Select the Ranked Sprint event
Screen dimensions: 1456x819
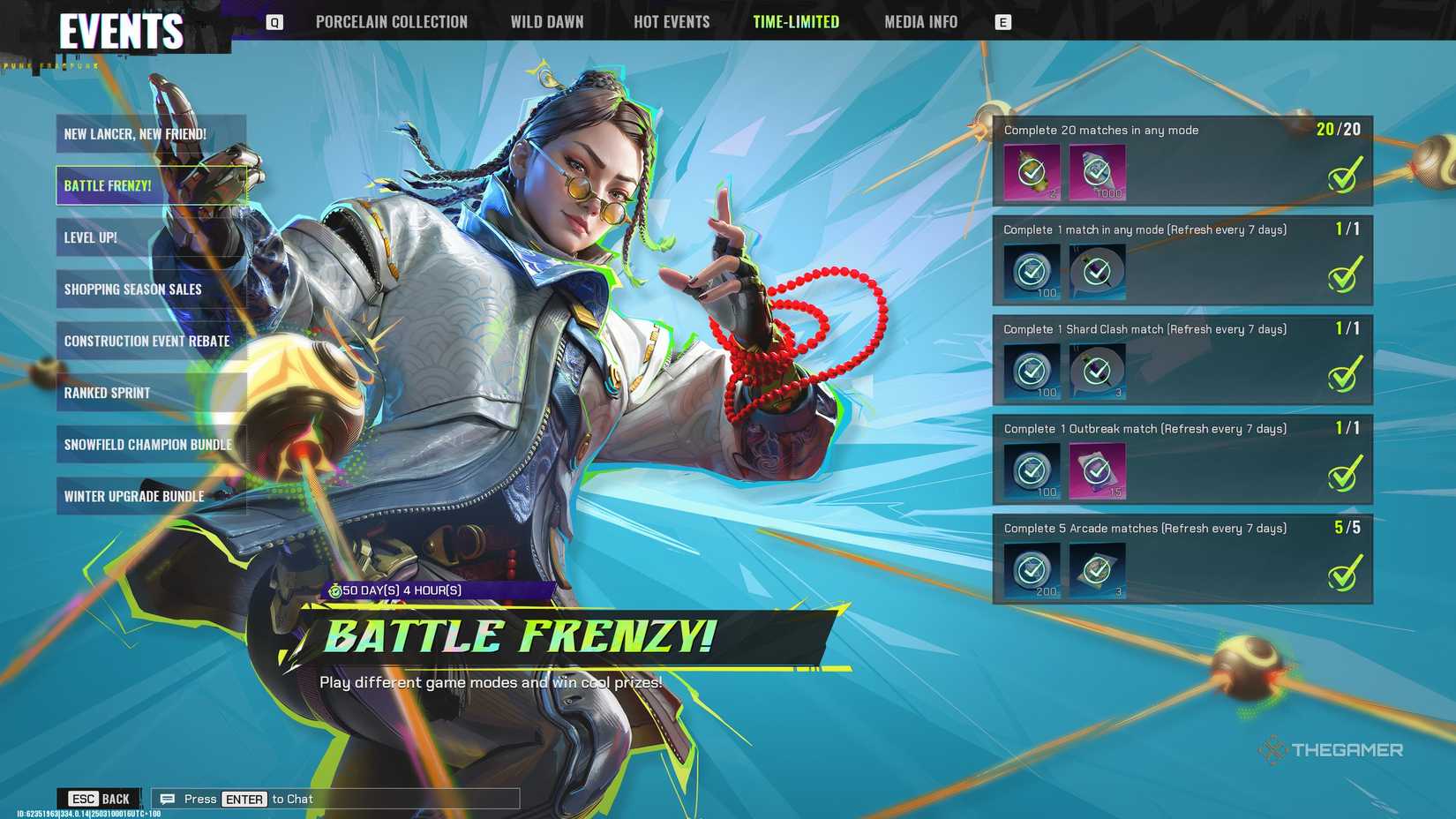click(150, 393)
